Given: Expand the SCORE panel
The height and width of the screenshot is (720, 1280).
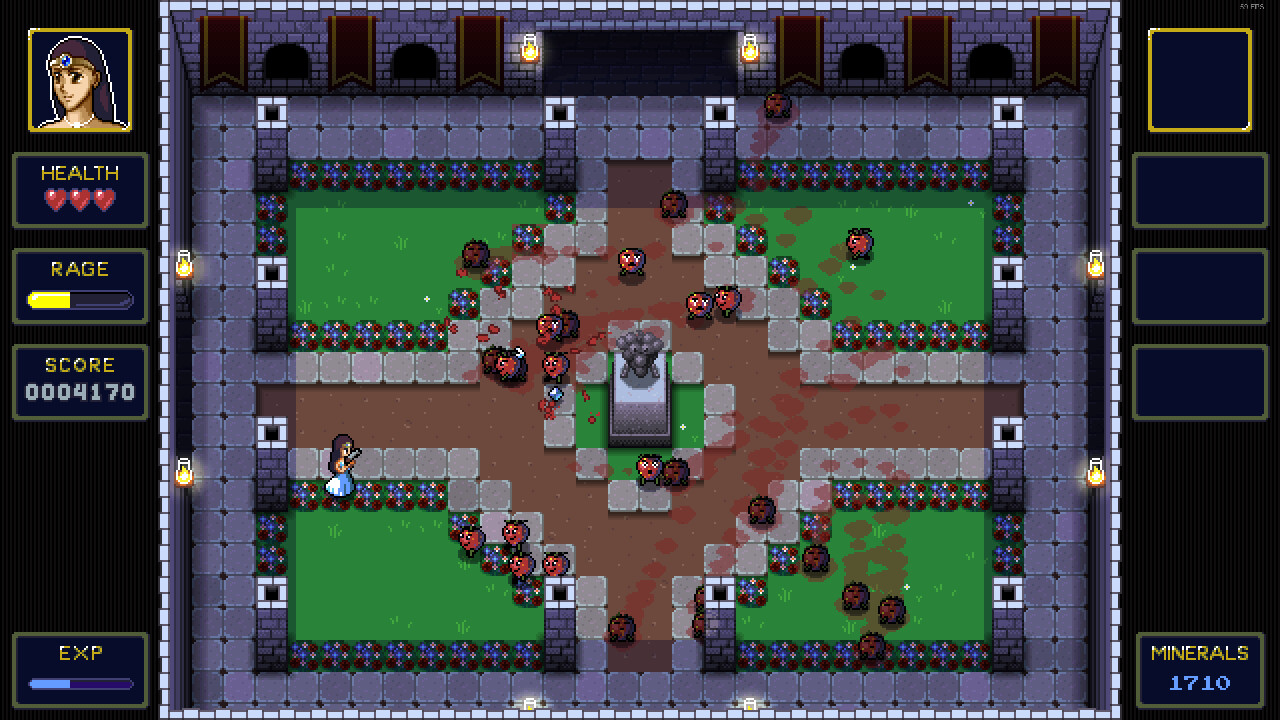Looking at the screenshot, I should [79, 381].
